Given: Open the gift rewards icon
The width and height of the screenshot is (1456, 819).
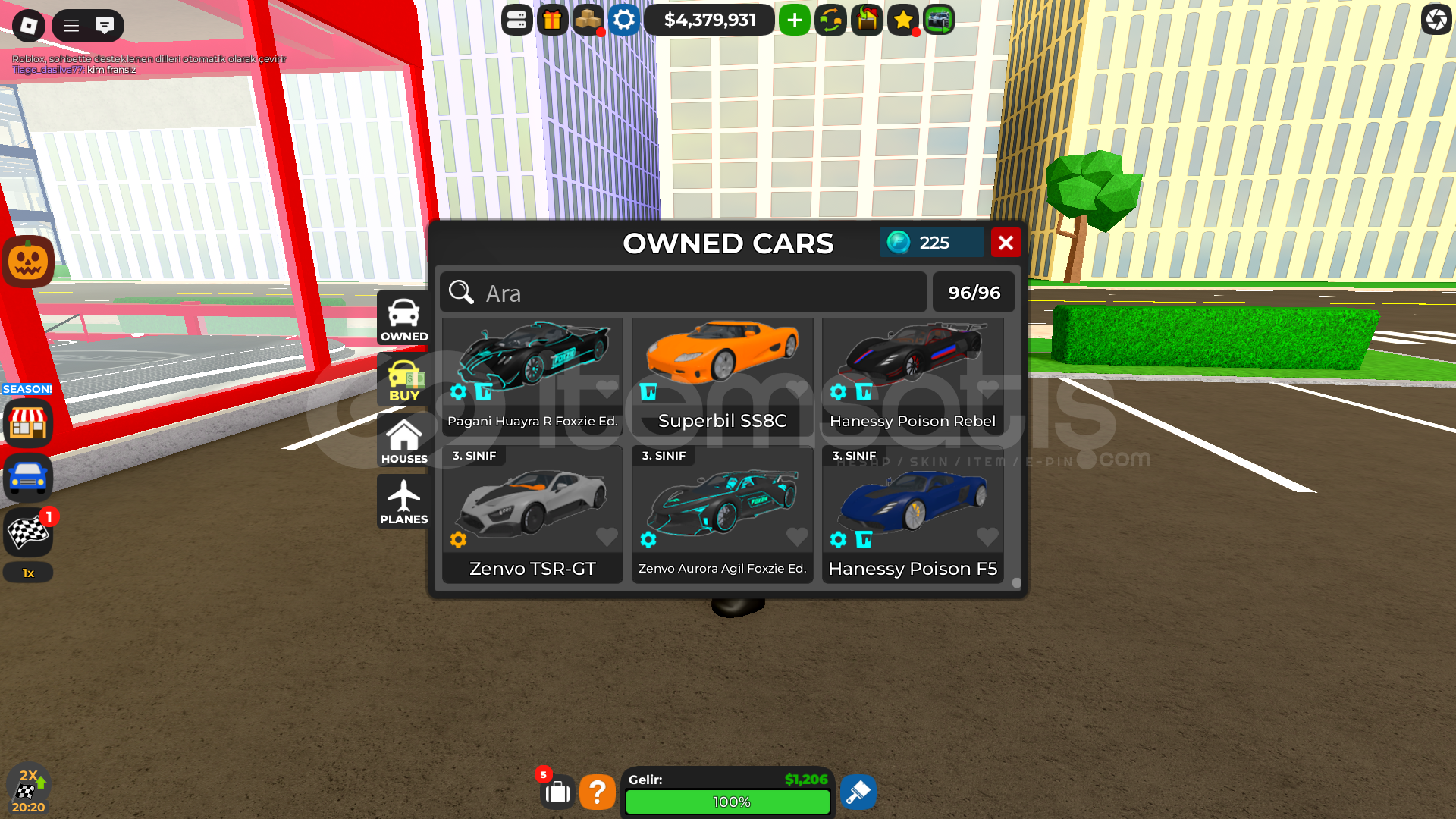Looking at the screenshot, I should [x=552, y=20].
